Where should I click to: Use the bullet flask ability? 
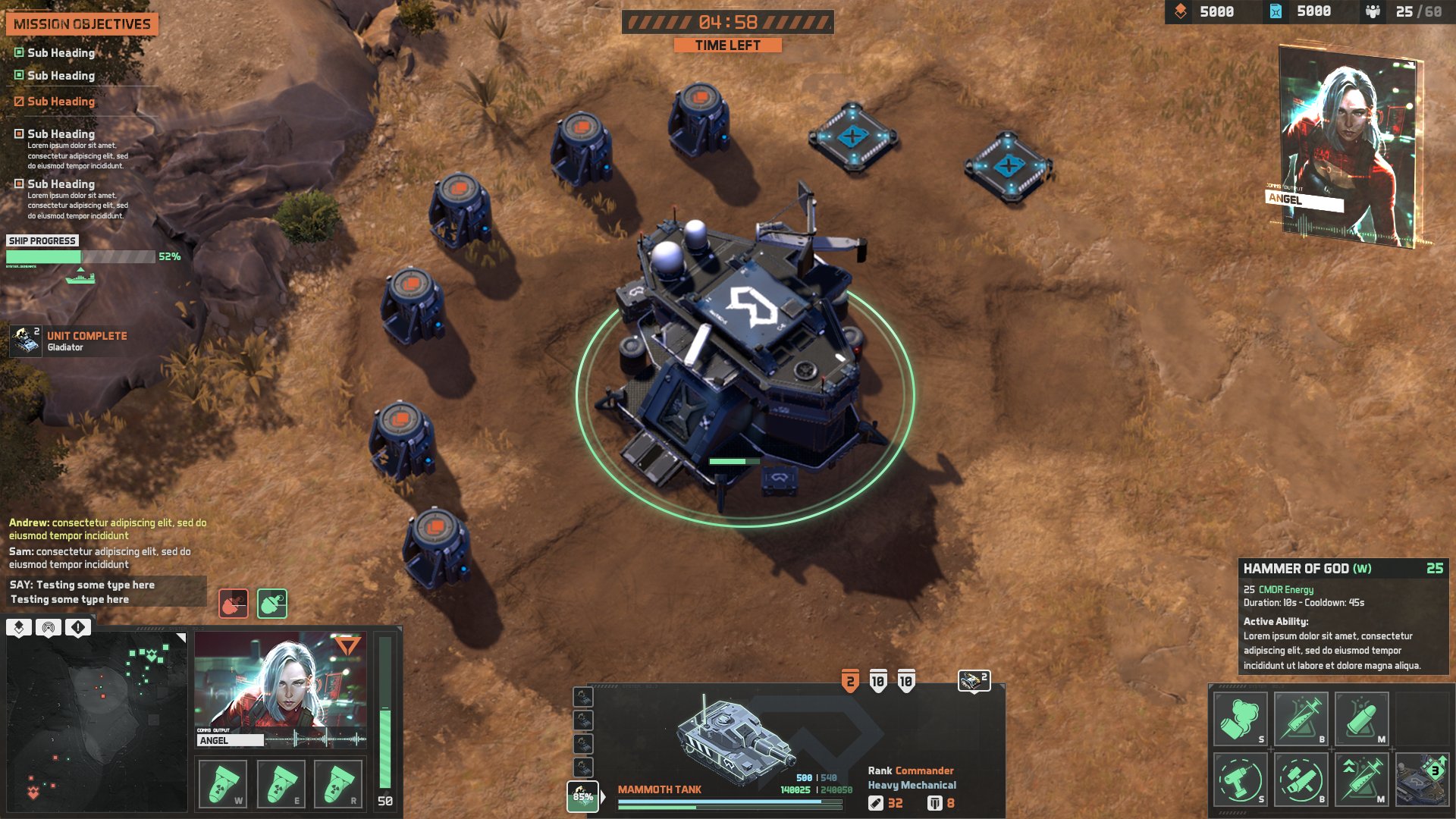(x=1361, y=719)
